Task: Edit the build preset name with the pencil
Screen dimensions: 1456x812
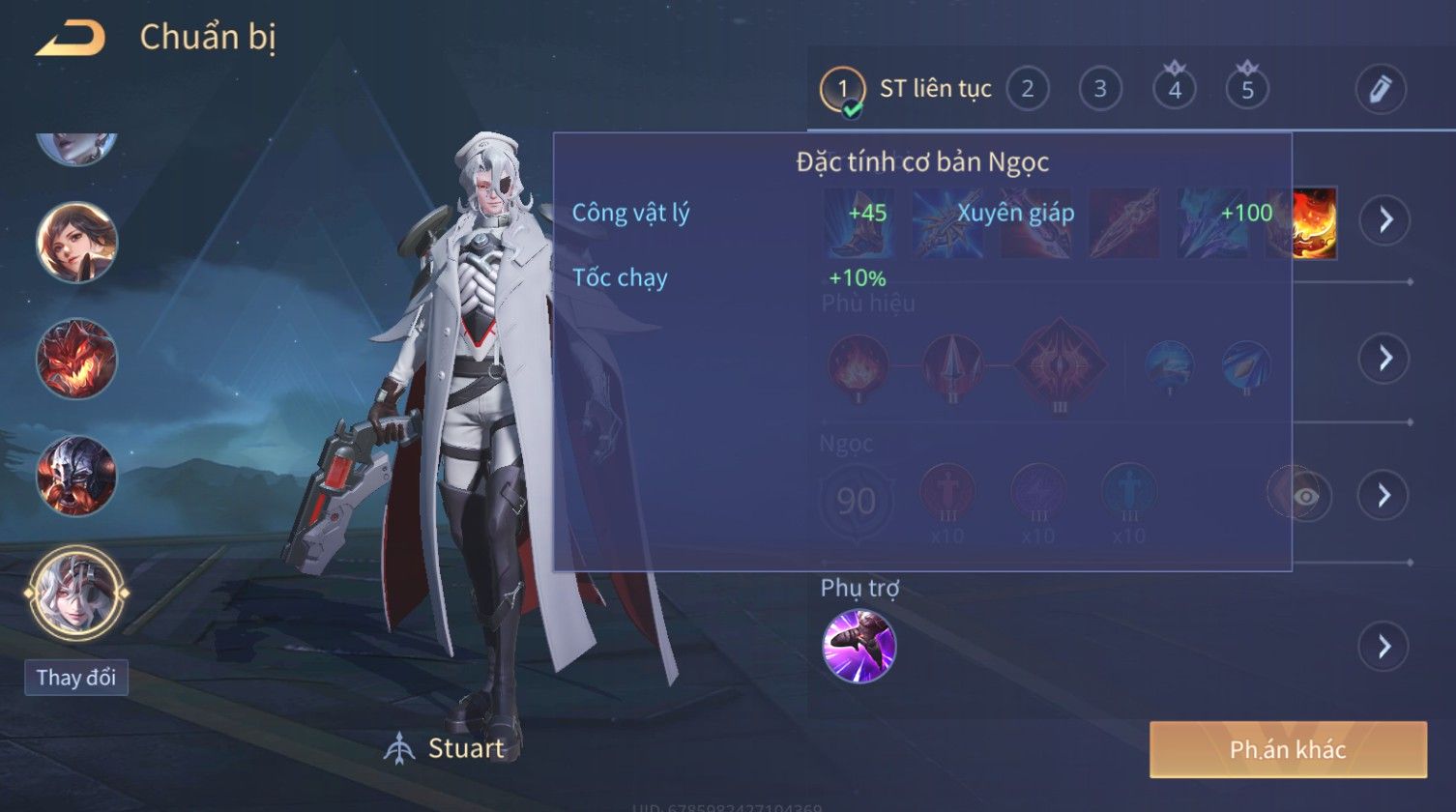Action: (1380, 90)
